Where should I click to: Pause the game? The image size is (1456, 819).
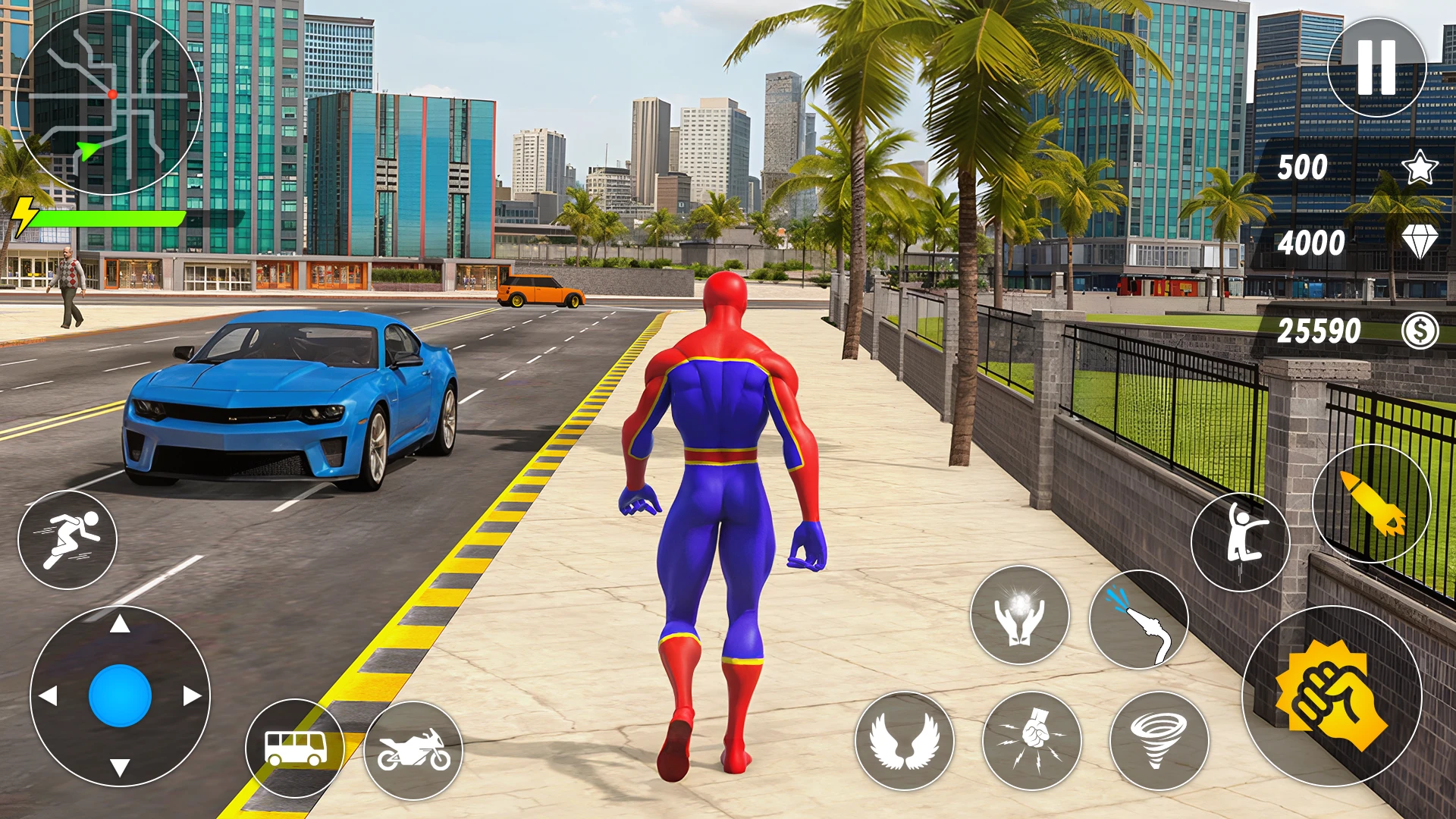point(1376,67)
